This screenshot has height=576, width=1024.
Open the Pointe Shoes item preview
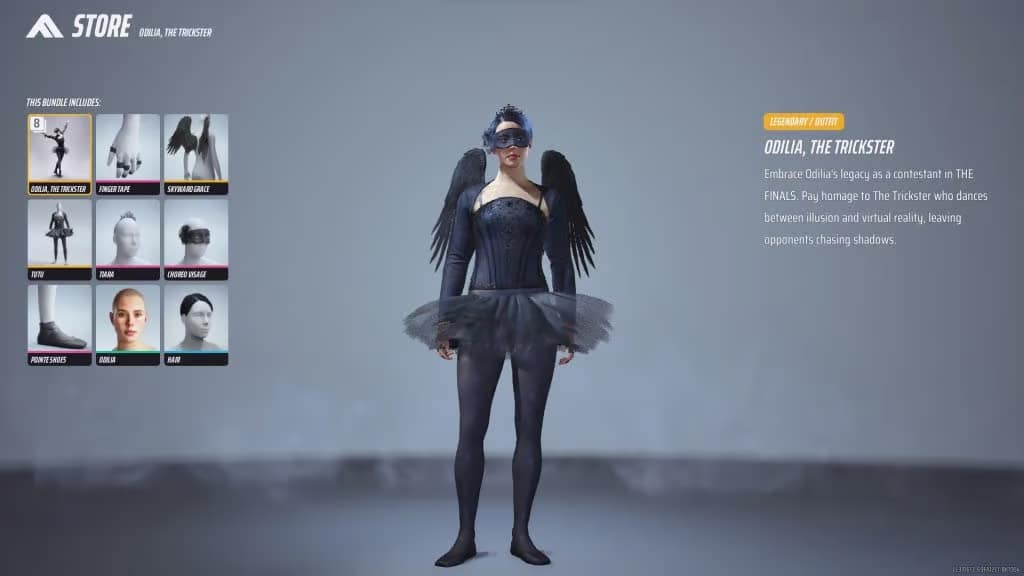[59, 324]
